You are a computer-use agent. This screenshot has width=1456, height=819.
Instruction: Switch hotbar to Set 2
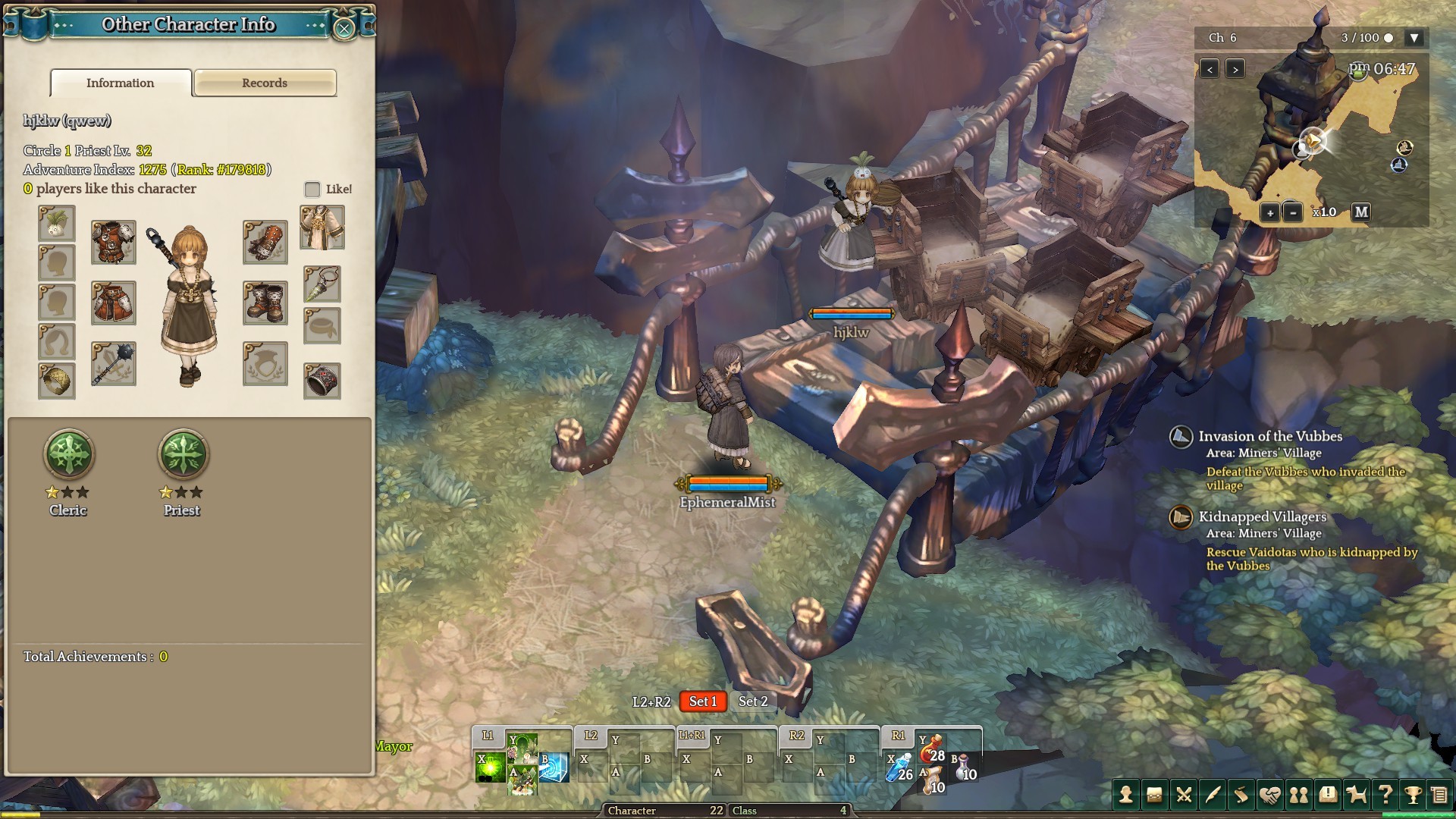(753, 701)
